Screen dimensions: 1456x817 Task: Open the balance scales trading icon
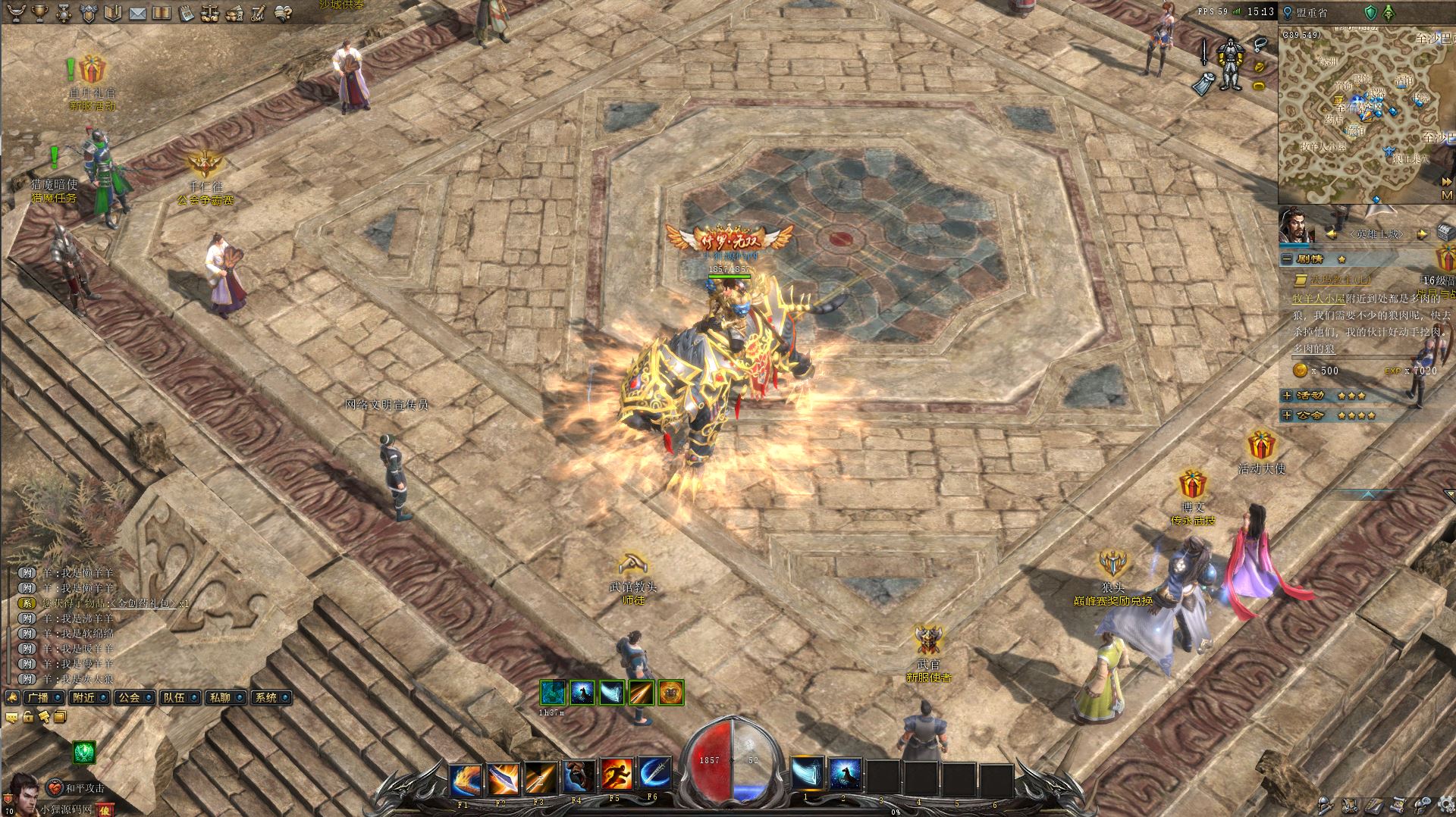(x=210, y=13)
